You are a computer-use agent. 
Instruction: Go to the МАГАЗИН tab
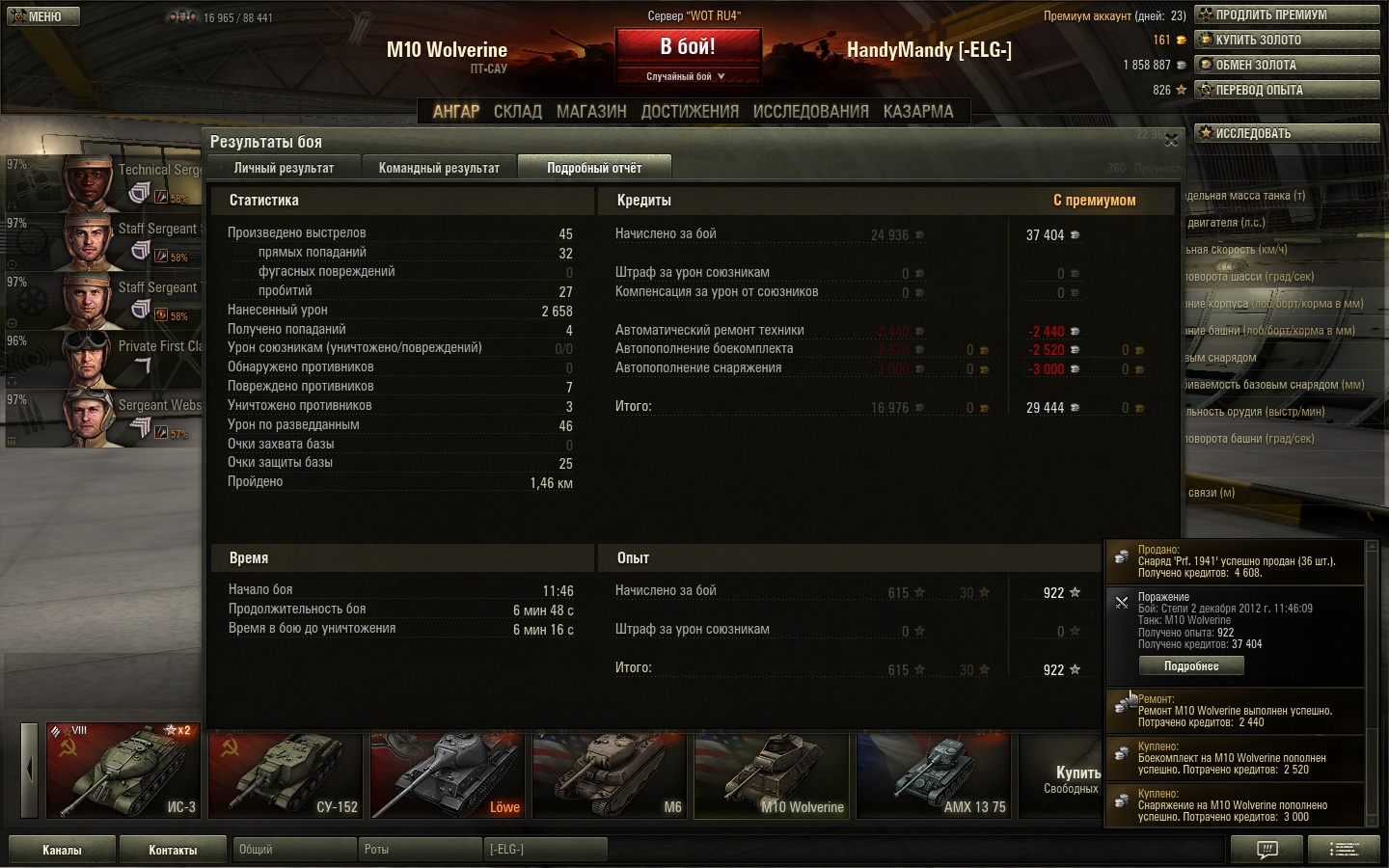[591, 112]
